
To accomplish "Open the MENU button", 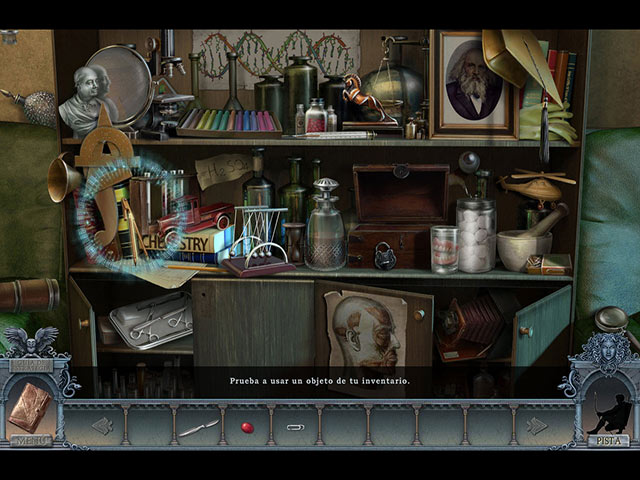I will point(31,439).
